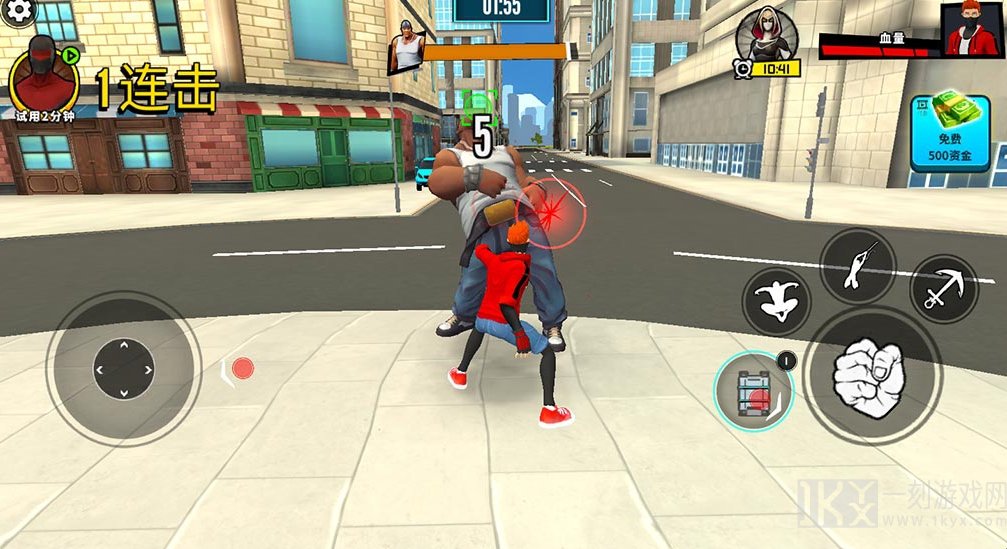Activate the web swing ability
Viewport: 1007px width, 549px height.
(856, 264)
